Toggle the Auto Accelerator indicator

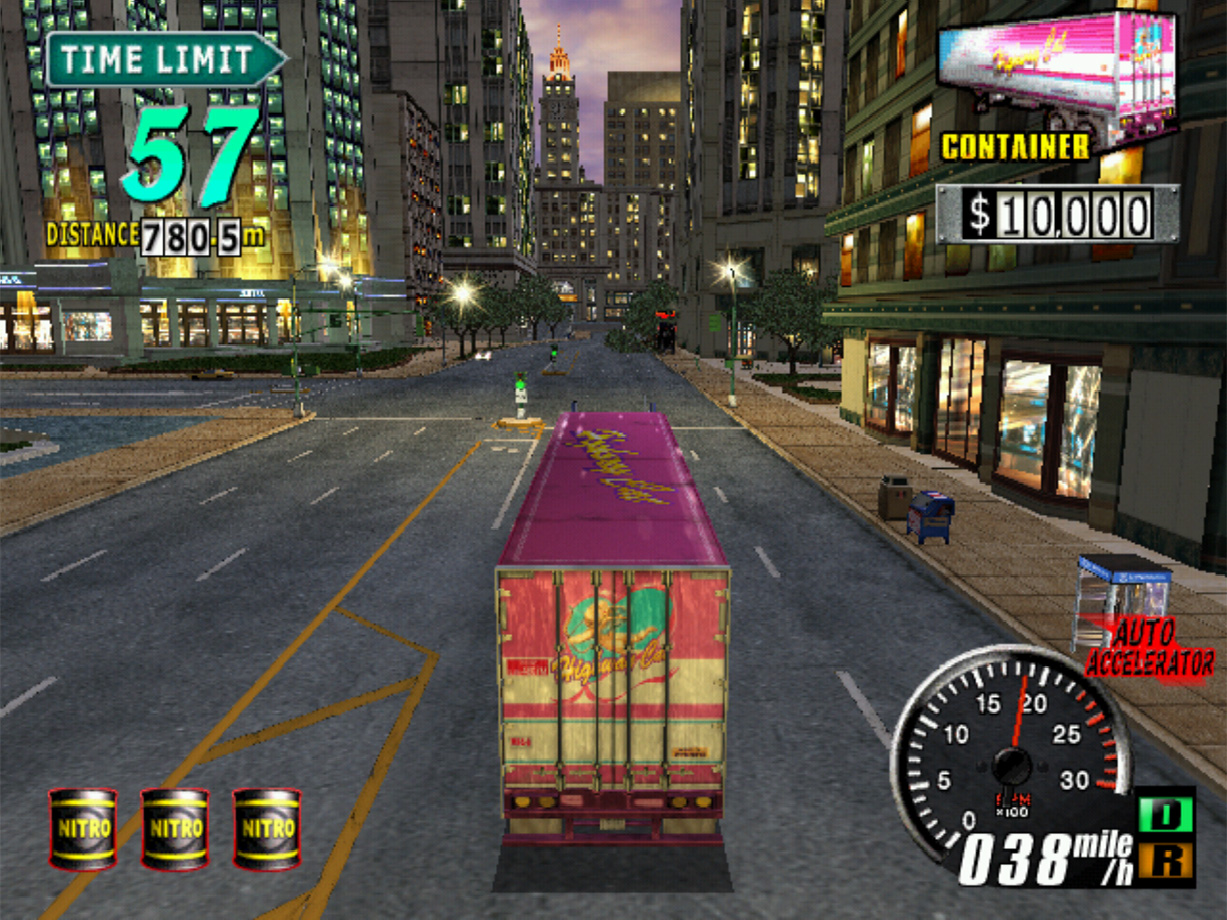1149,648
